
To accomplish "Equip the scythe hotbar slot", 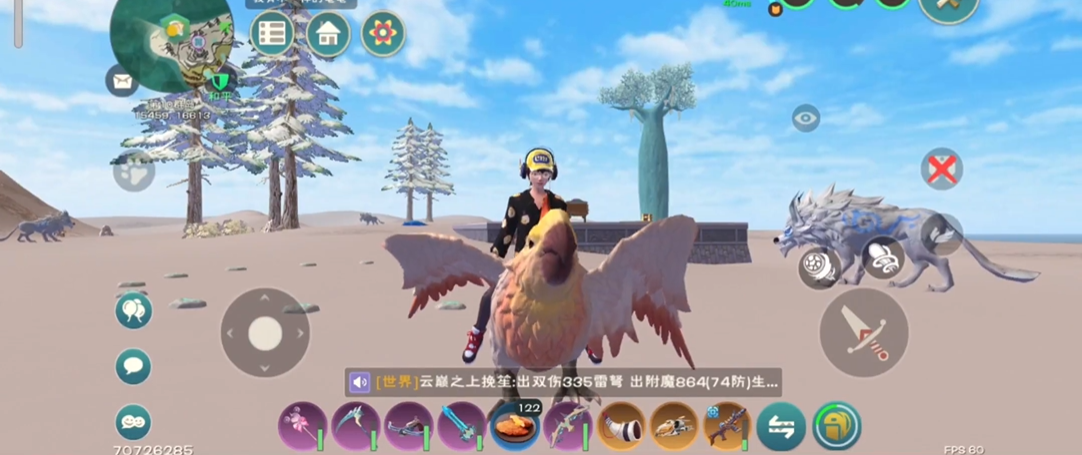I will [x=354, y=426].
